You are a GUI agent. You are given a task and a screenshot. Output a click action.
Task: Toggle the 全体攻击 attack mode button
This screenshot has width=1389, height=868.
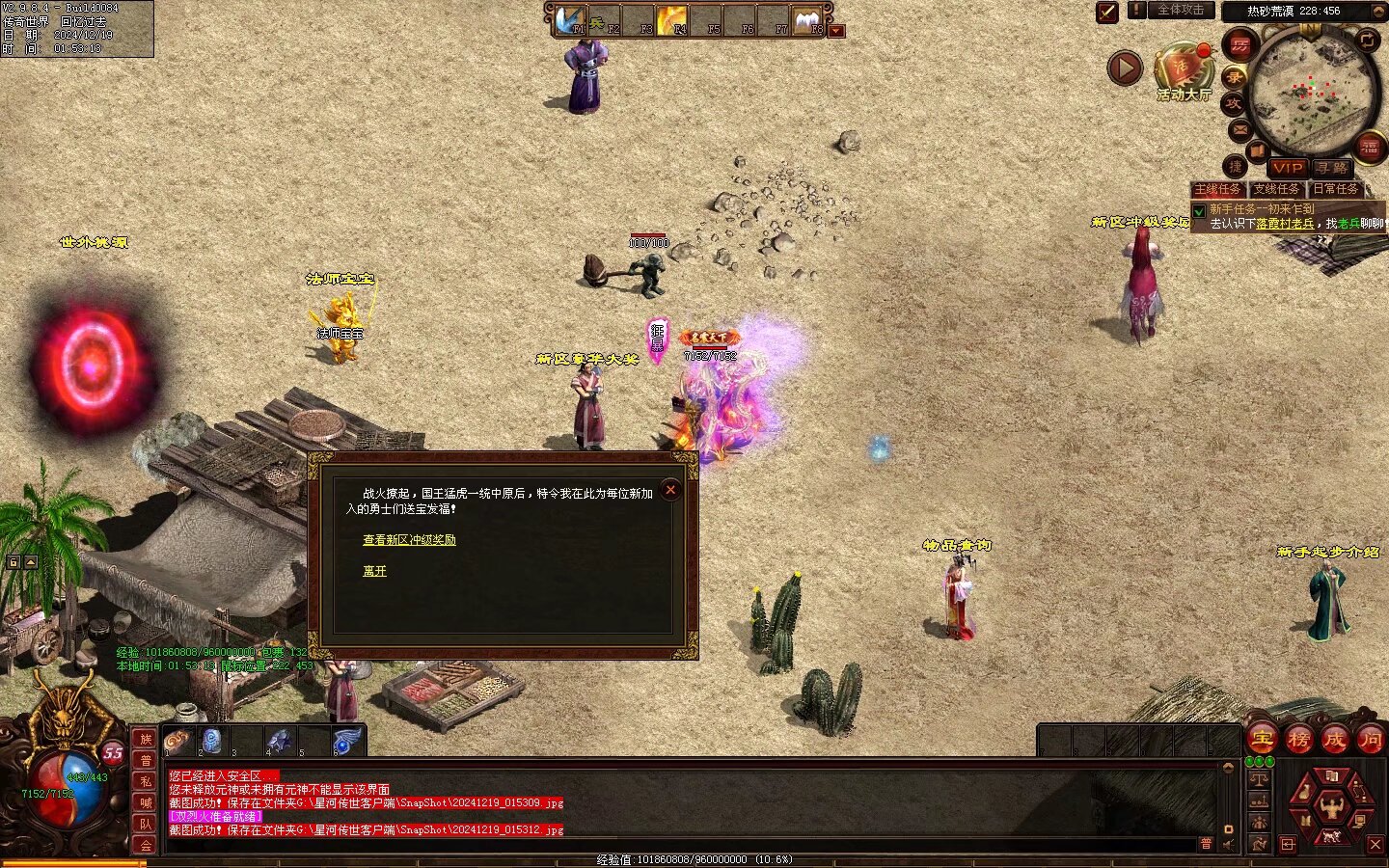click(x=1181, y=11)
